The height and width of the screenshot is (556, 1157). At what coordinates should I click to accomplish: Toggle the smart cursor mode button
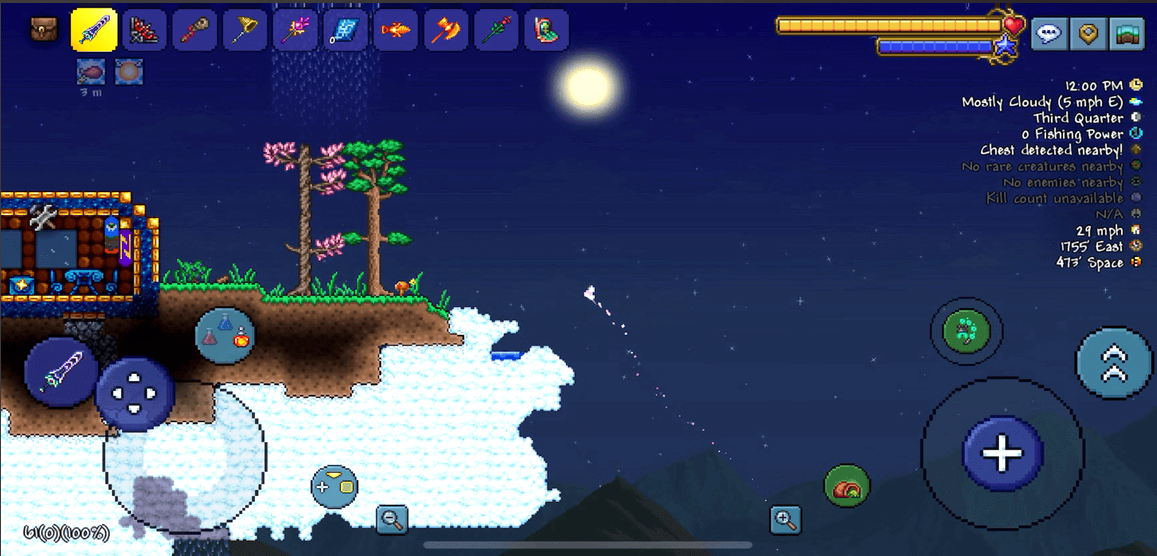[x=334, y=487]
